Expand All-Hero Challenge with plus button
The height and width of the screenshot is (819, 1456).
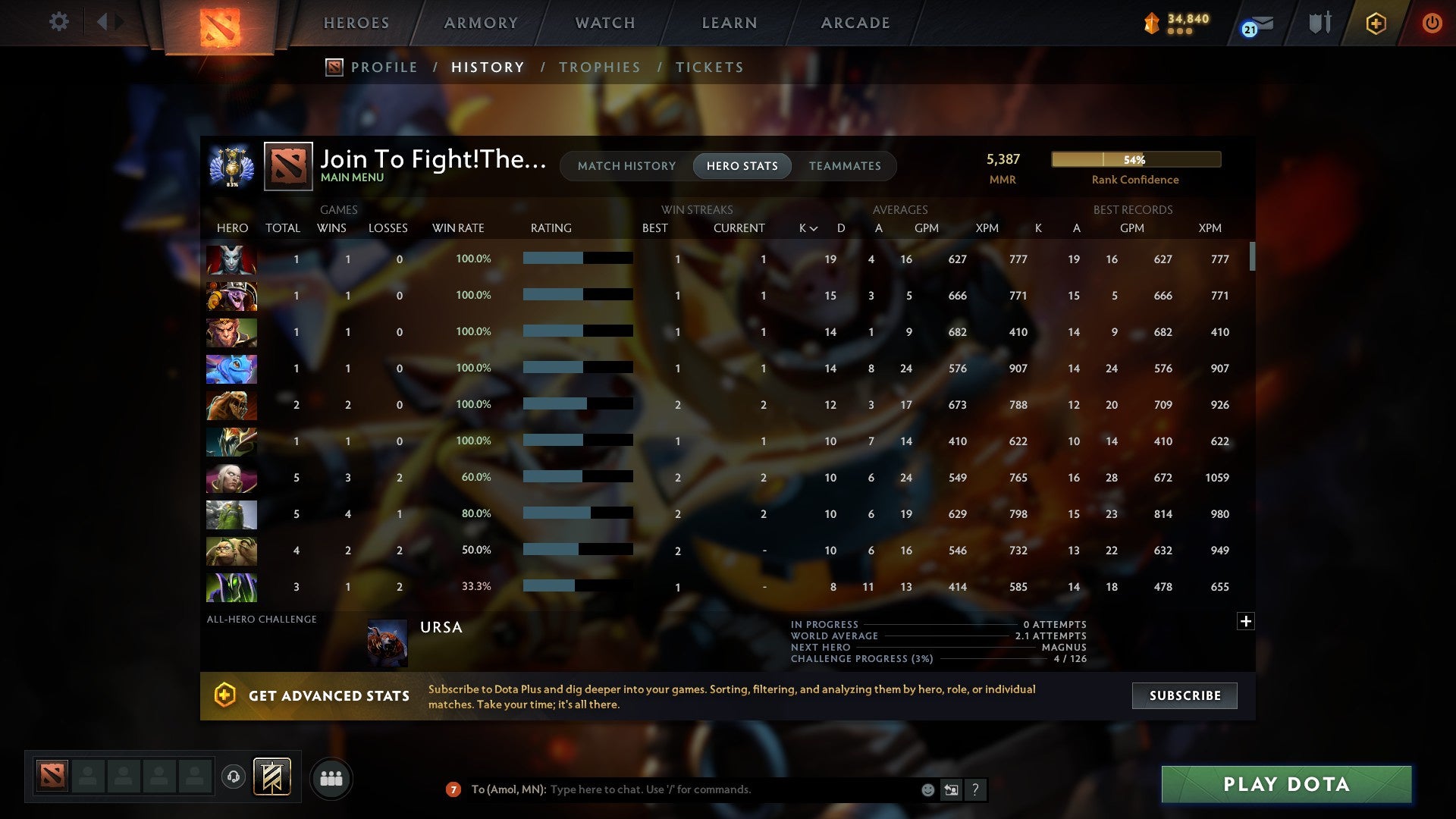coord(1247,621)
